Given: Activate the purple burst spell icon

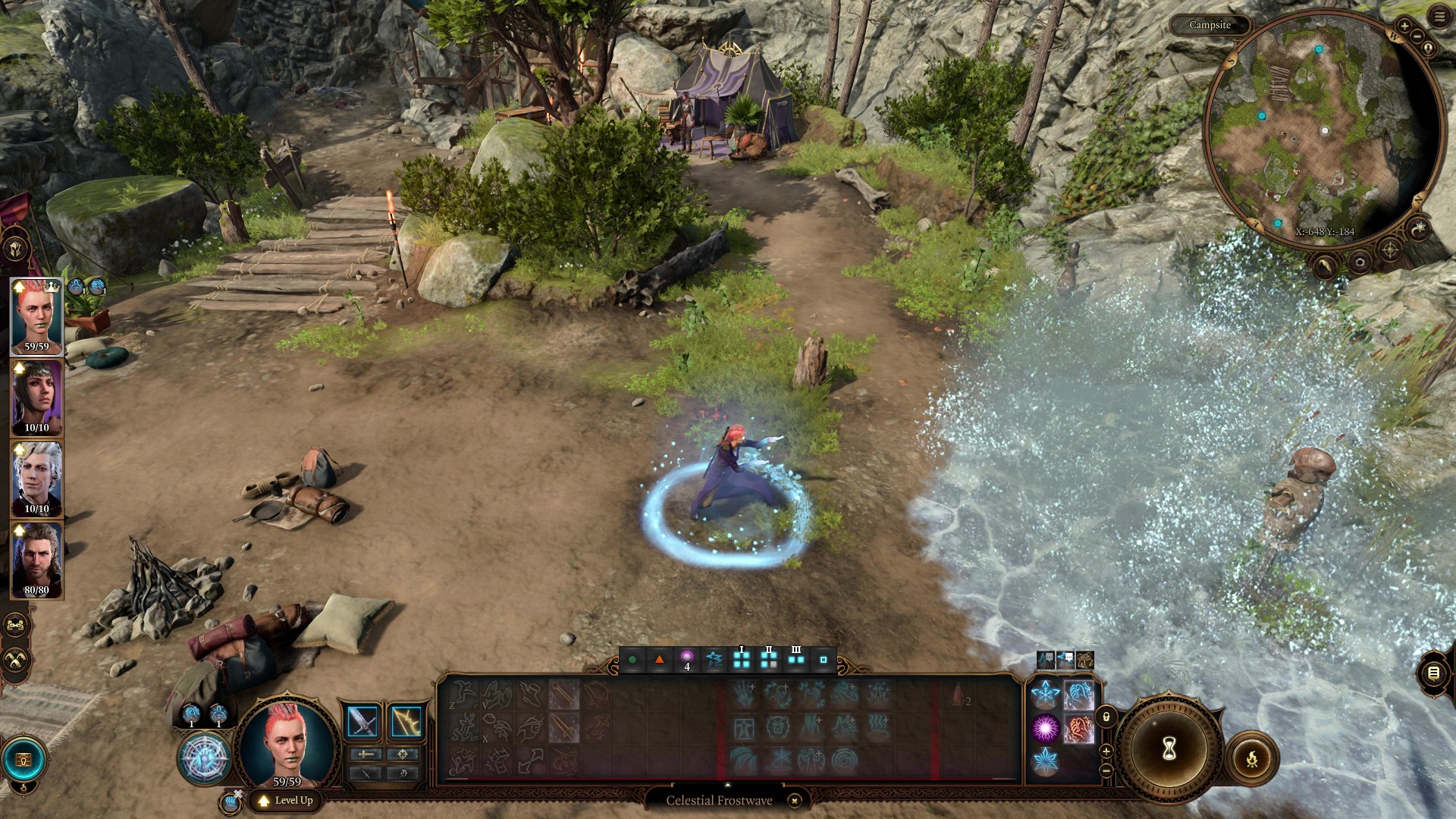Looking at the screenshot, I should click(x=1045, y=728).
